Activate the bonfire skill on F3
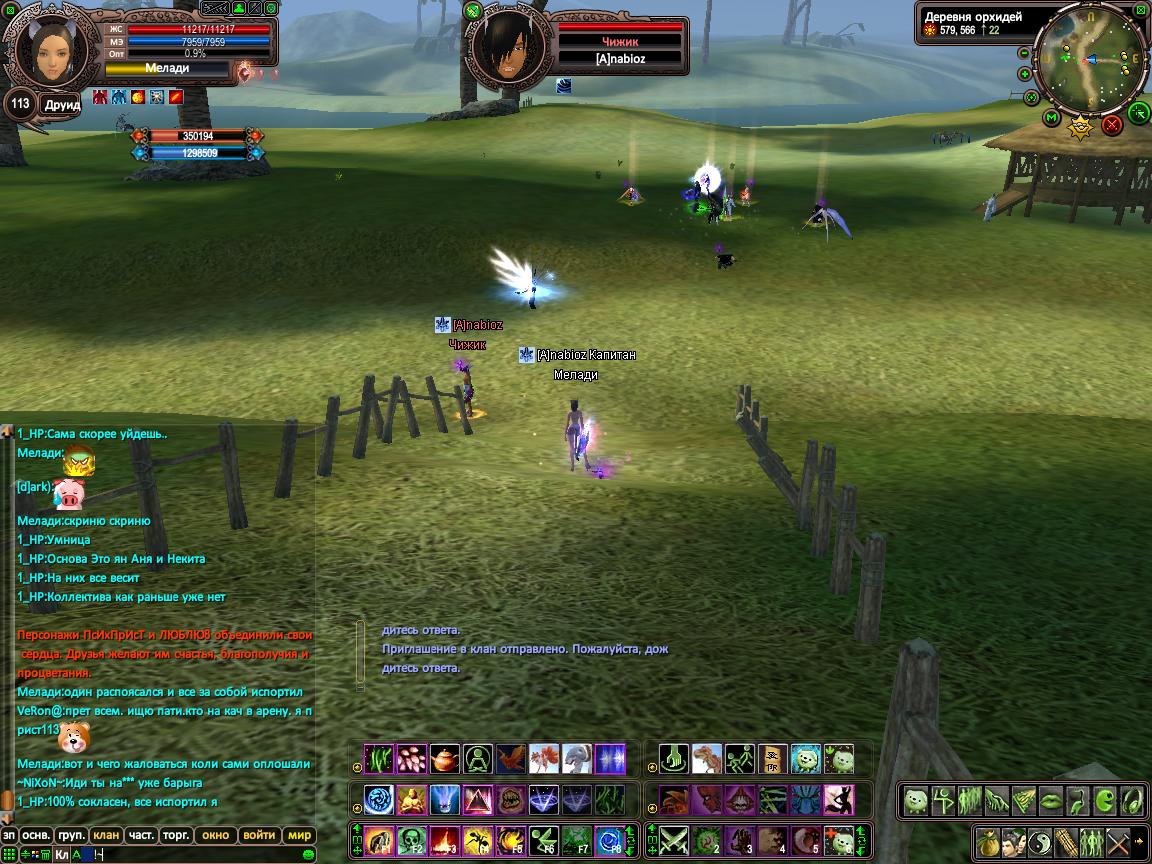The height and width of the screenshot is (864, 1152). (x=445, y=840)
